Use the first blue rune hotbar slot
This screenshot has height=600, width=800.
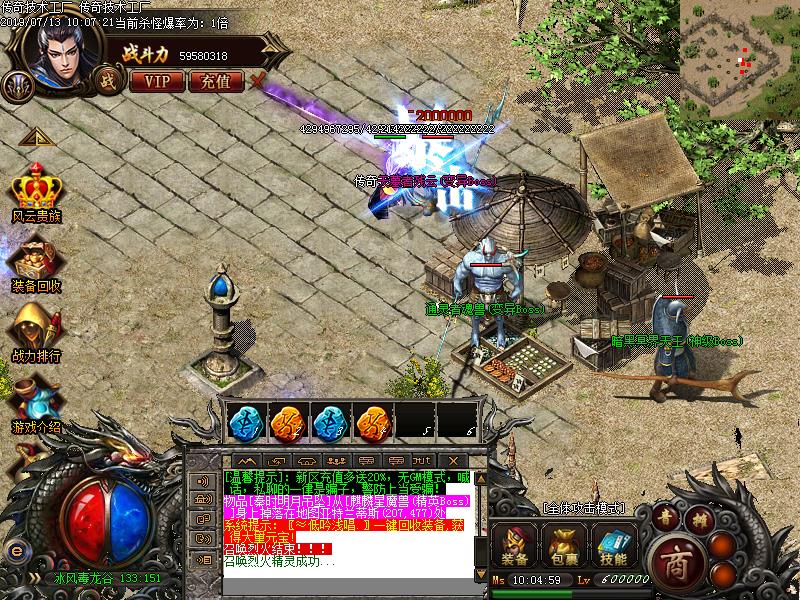pos(241,421)
